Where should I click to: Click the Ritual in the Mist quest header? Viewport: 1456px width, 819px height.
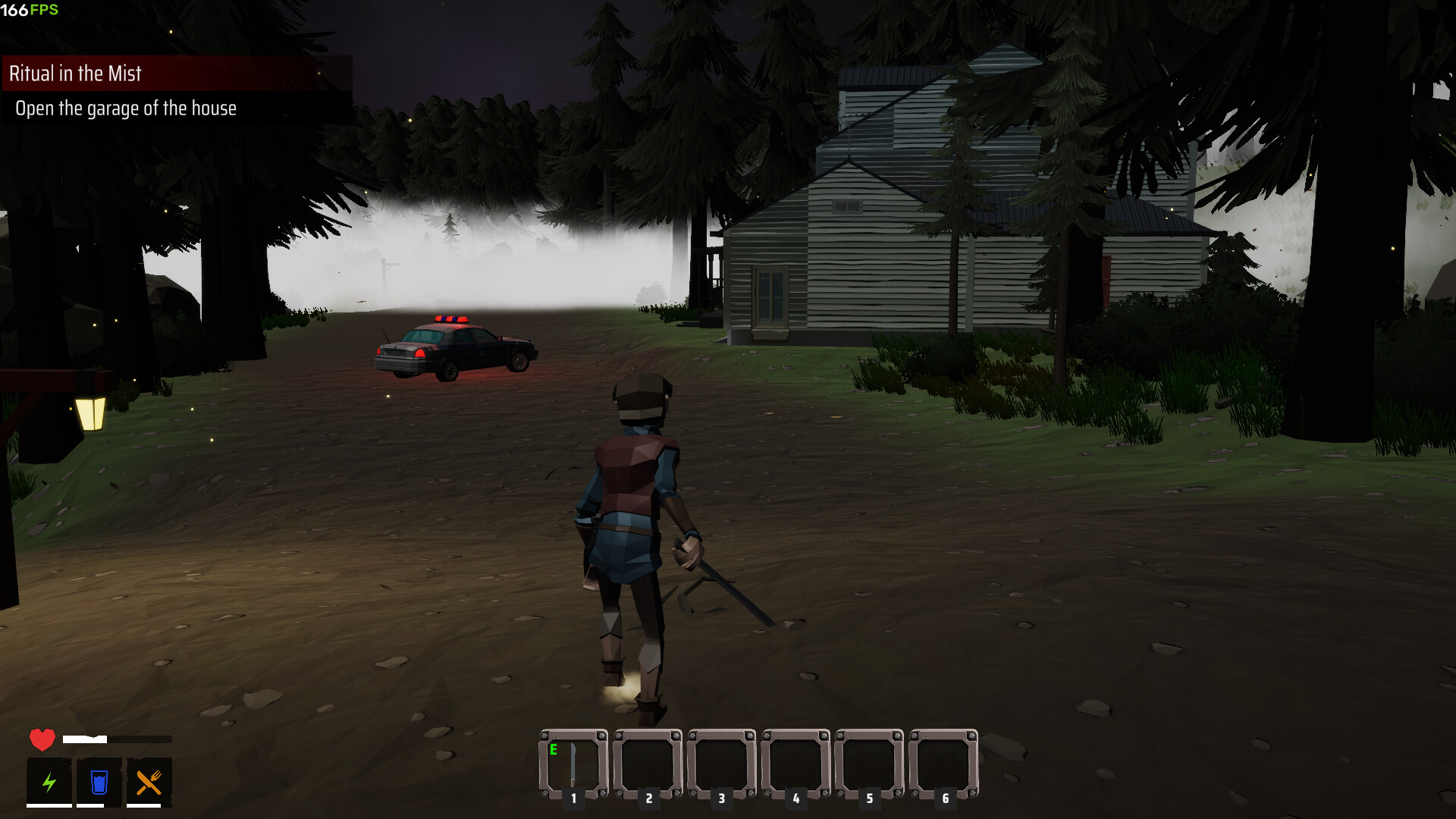tap(75, 74)
